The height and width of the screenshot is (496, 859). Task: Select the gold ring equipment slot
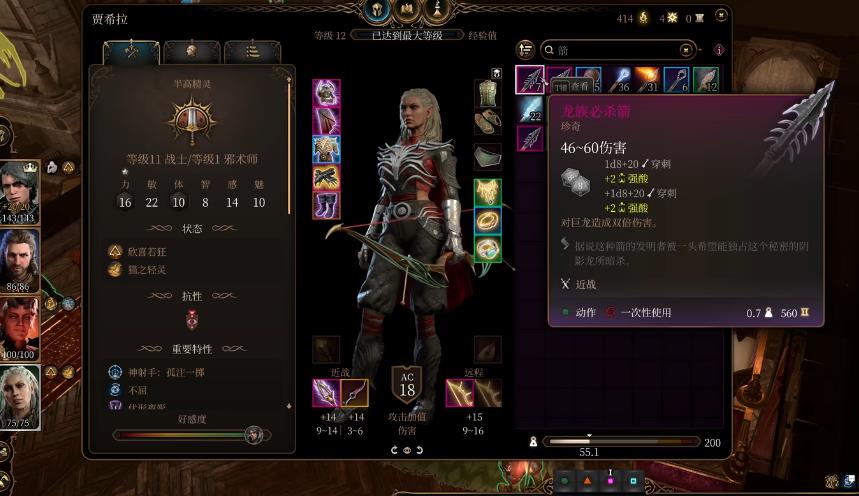(x=487, y=220)
